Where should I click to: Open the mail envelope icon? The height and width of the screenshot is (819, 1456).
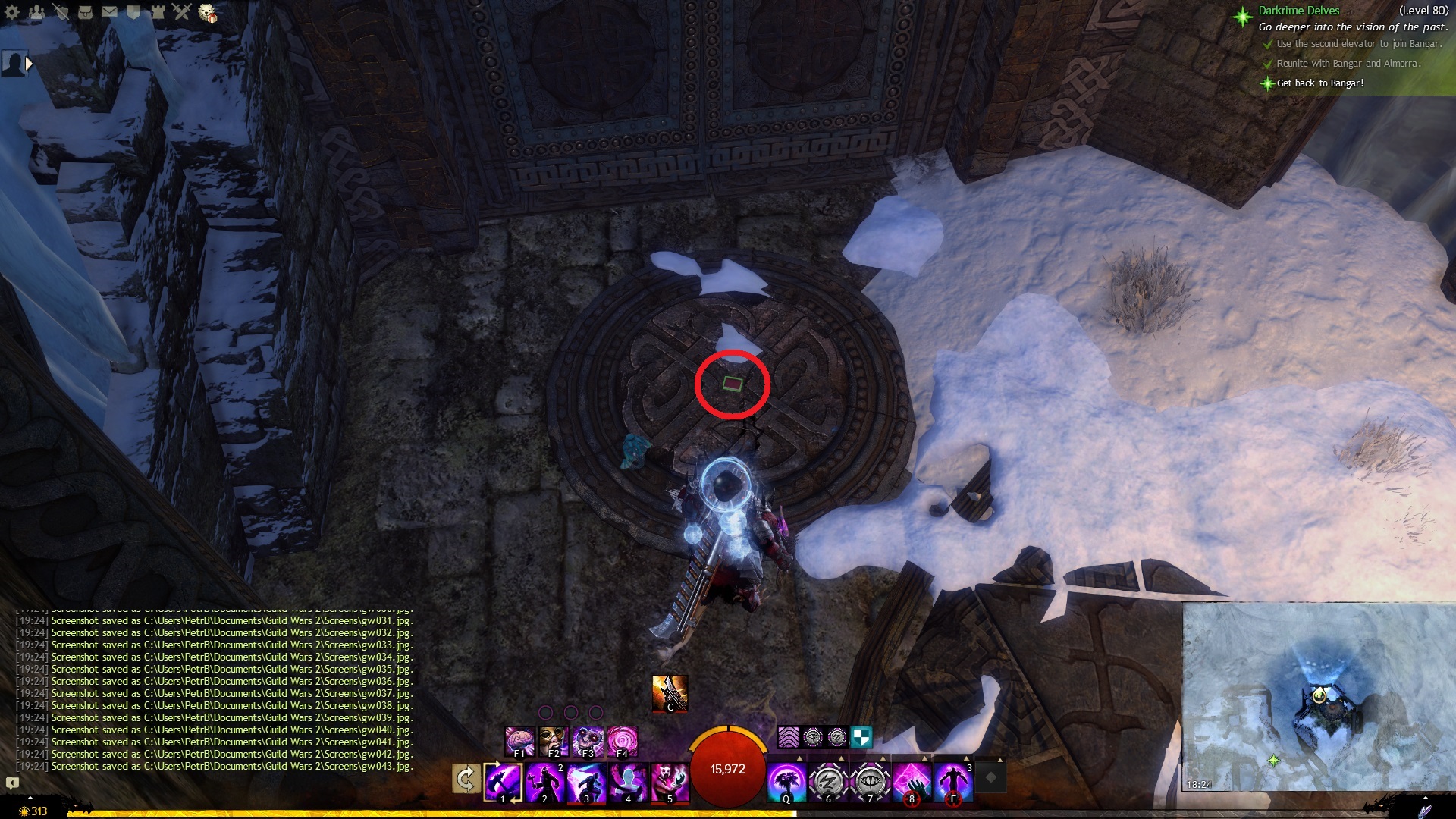click(x=109, y=12)
